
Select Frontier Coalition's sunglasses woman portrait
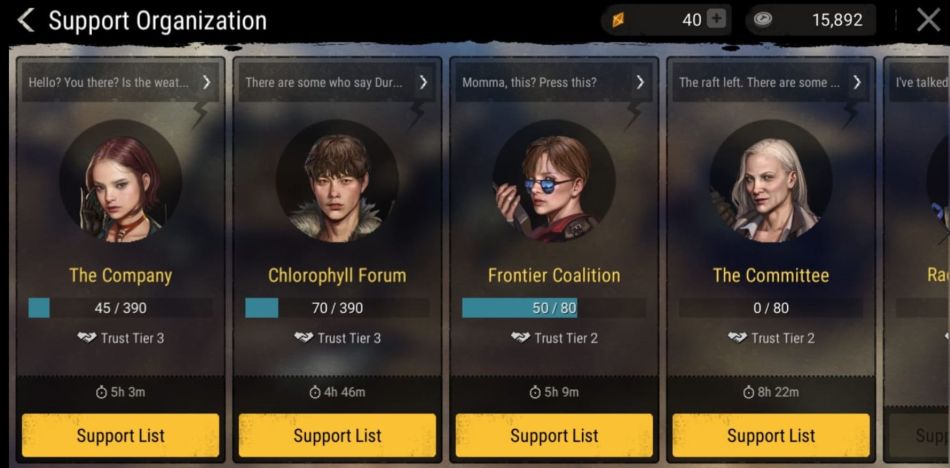click(554, 190)
